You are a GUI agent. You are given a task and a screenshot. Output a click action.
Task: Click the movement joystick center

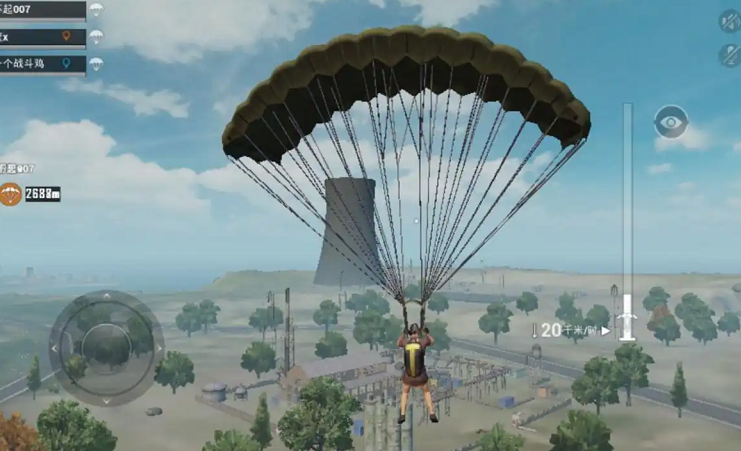pos(106,346)
